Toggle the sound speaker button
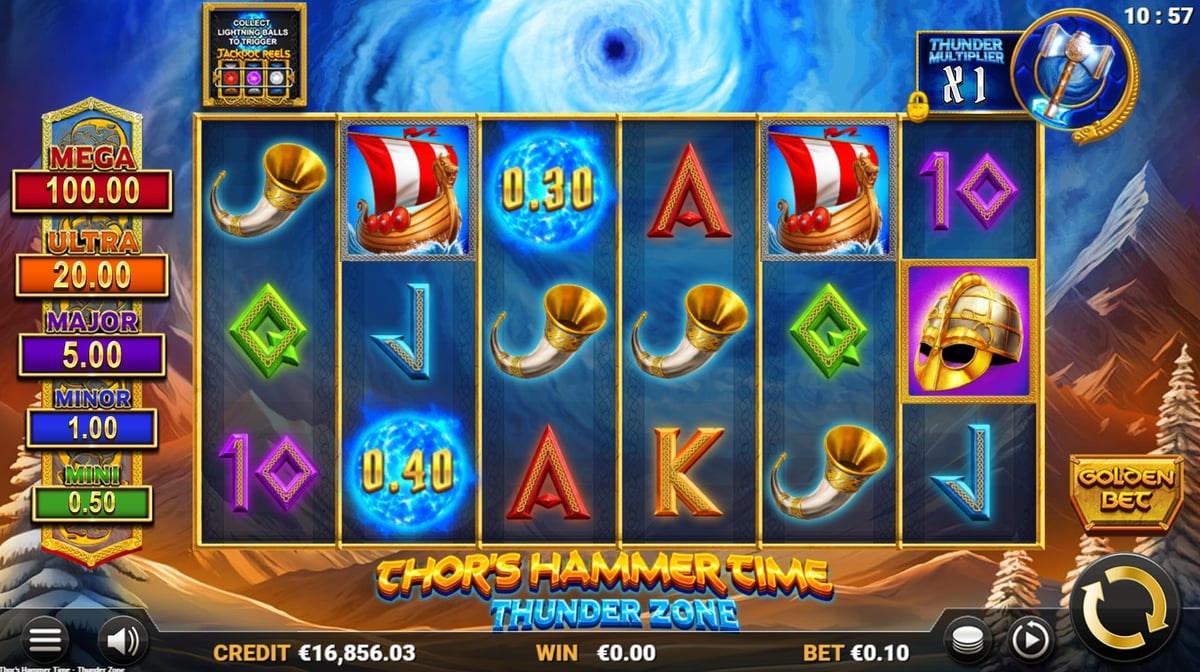Viewport: 1200px width, 672px height. point(122,641)
